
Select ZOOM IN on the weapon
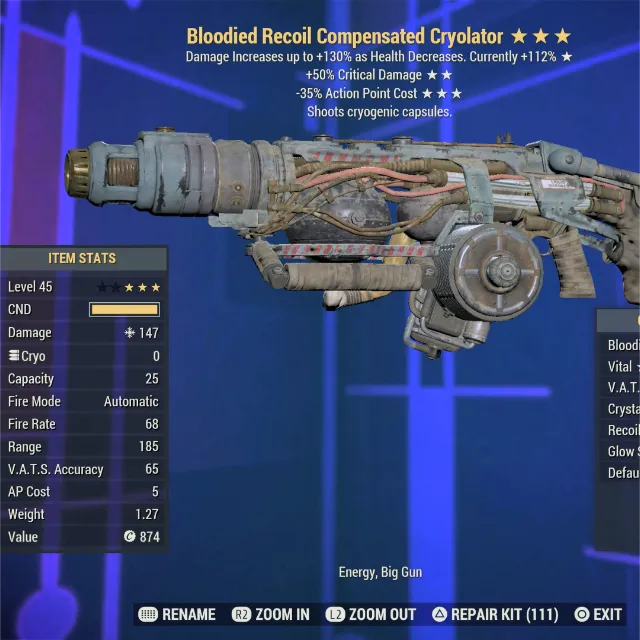click(271, 614)
